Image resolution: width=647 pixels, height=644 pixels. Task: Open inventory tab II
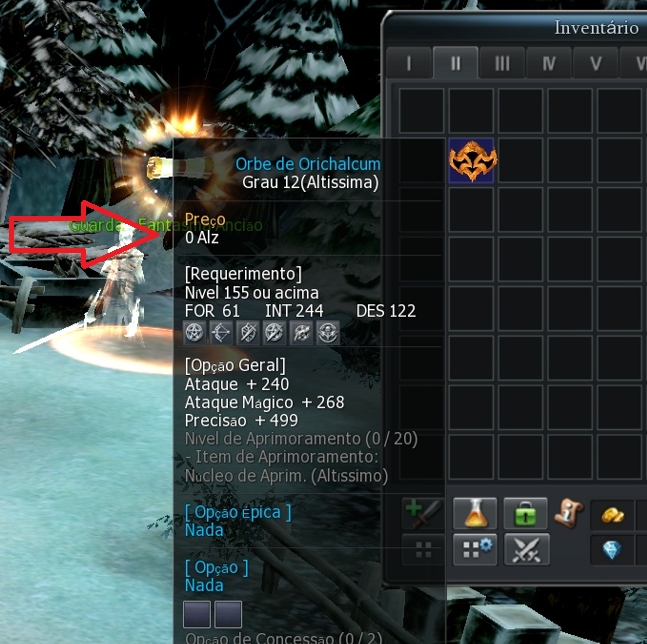coord(455,63)
